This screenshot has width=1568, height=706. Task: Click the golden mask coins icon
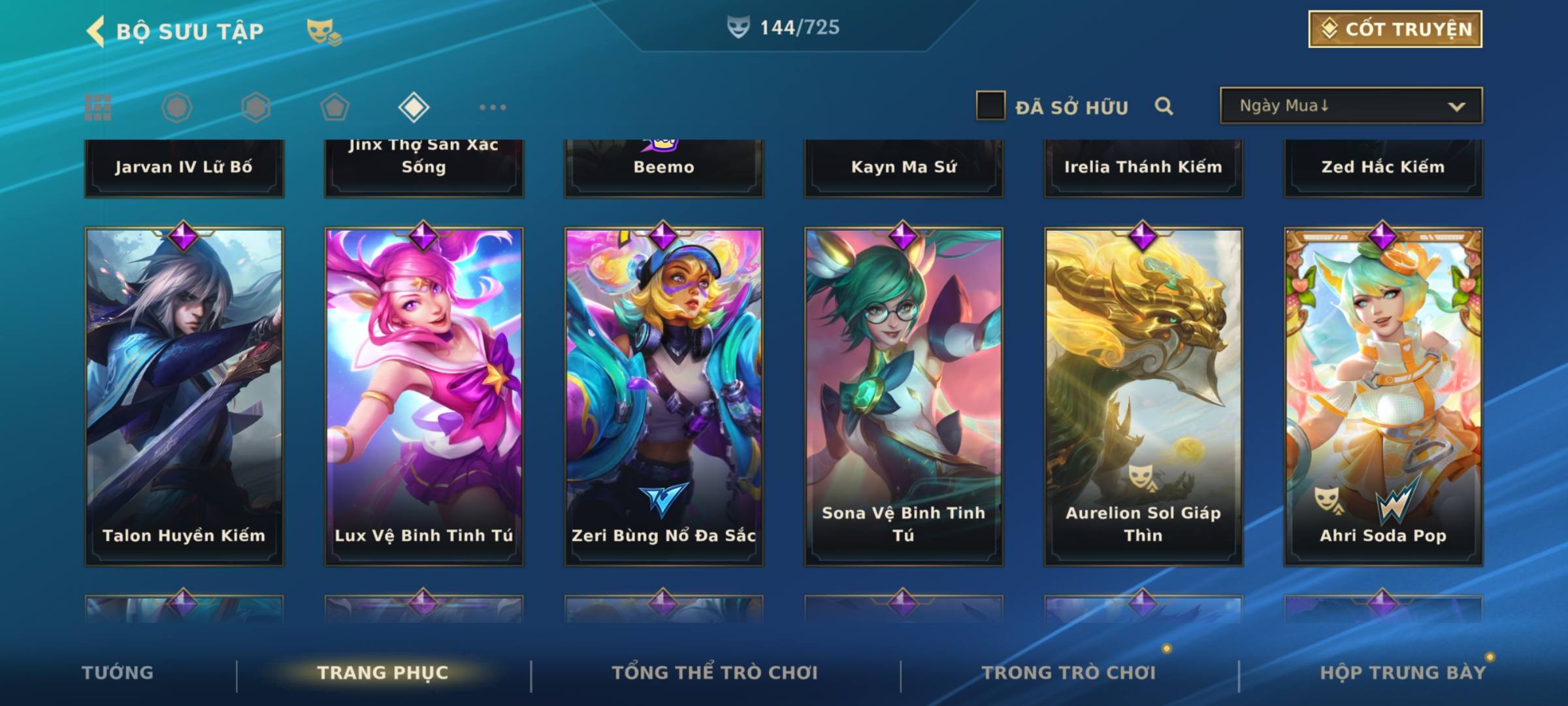pos(324,31)
